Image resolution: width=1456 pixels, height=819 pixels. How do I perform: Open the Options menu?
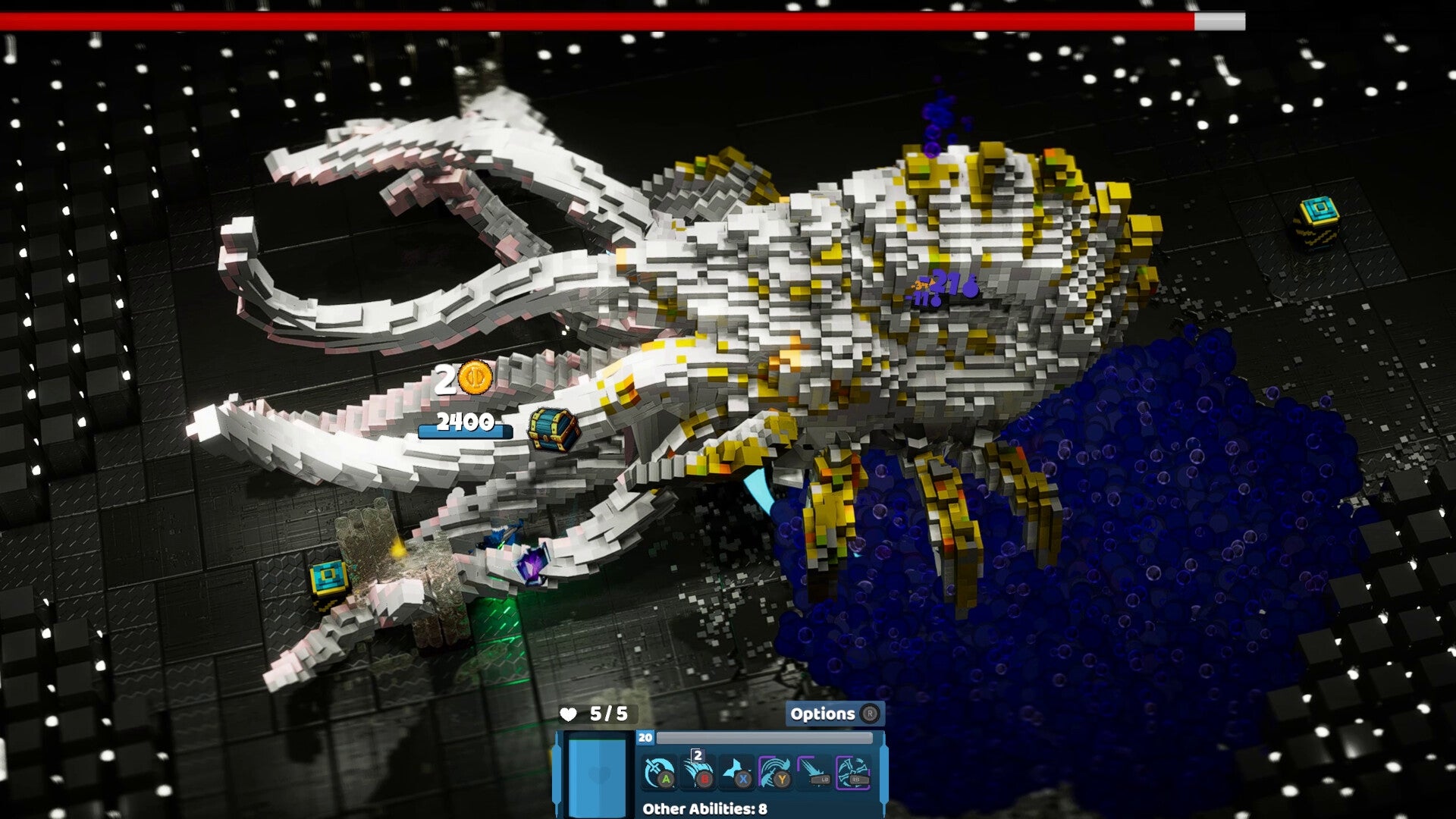[x=825, y=714]
